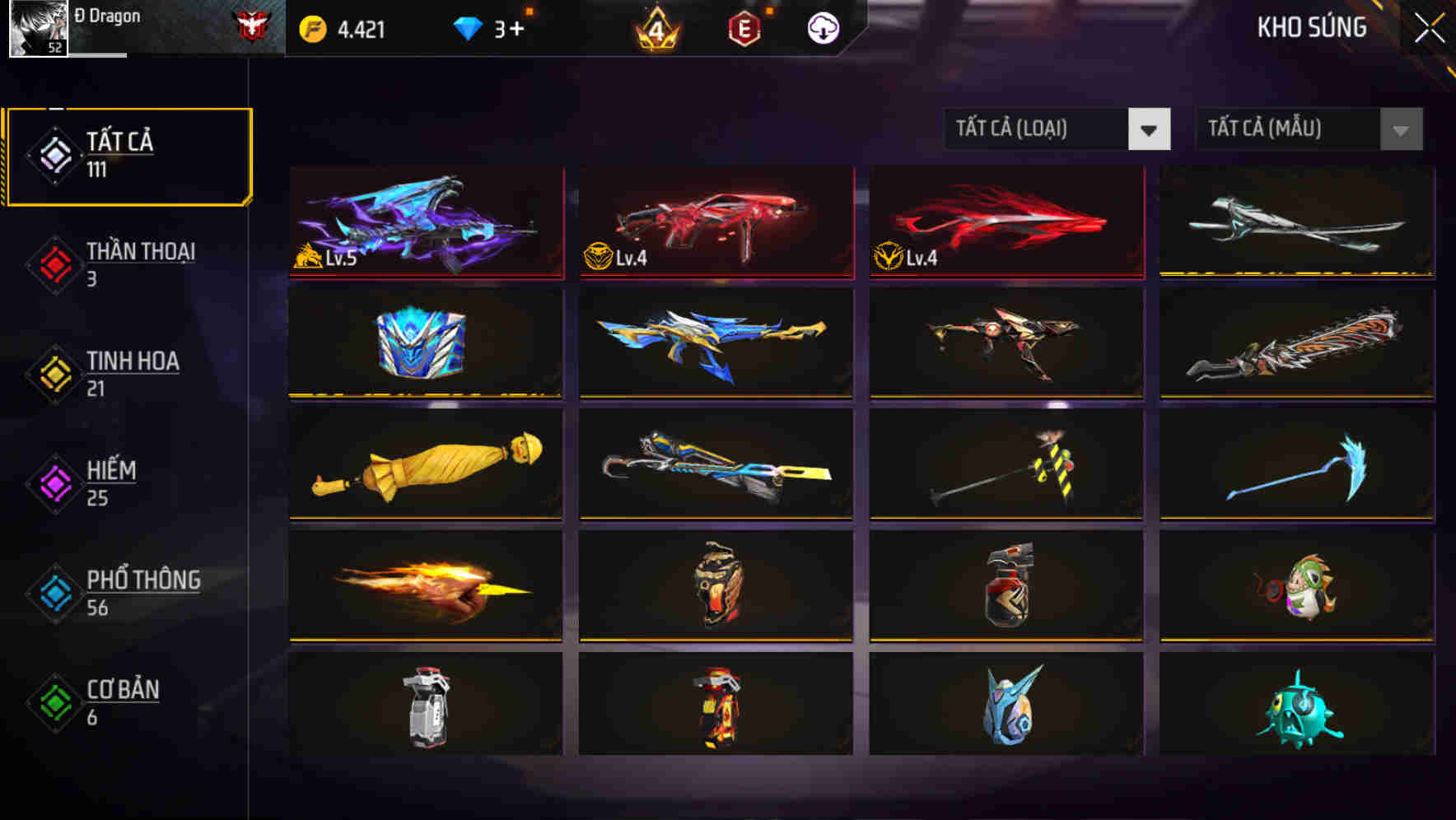Viewport: 1456px width, 820px height.
Task: Select the KHO SÚNG title header
Action: click(x=1311, y=28)
